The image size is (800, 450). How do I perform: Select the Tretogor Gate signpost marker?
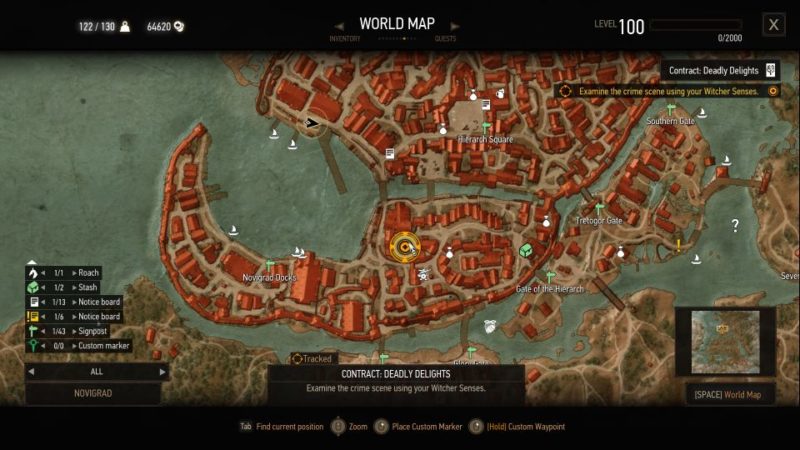[x=599, y=209]
